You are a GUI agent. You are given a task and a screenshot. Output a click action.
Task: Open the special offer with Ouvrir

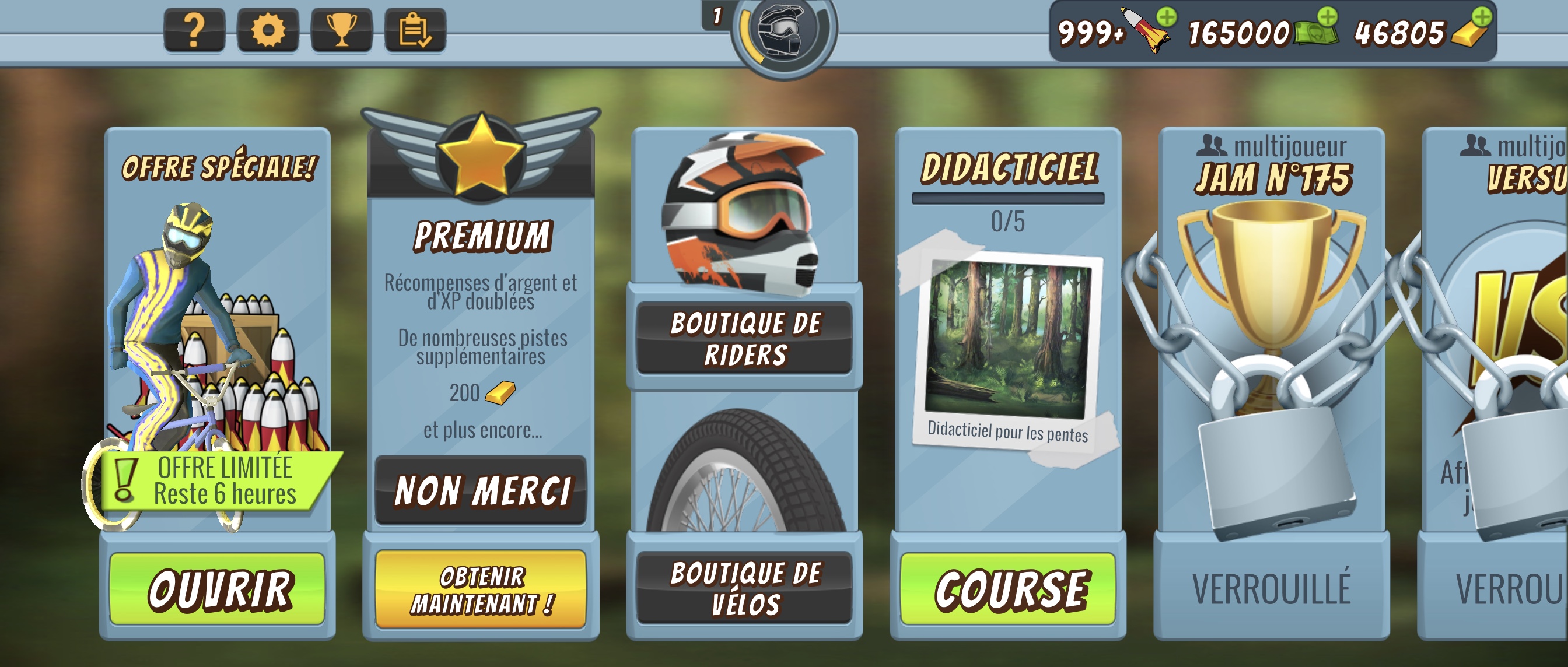click(x=218, y=588)
